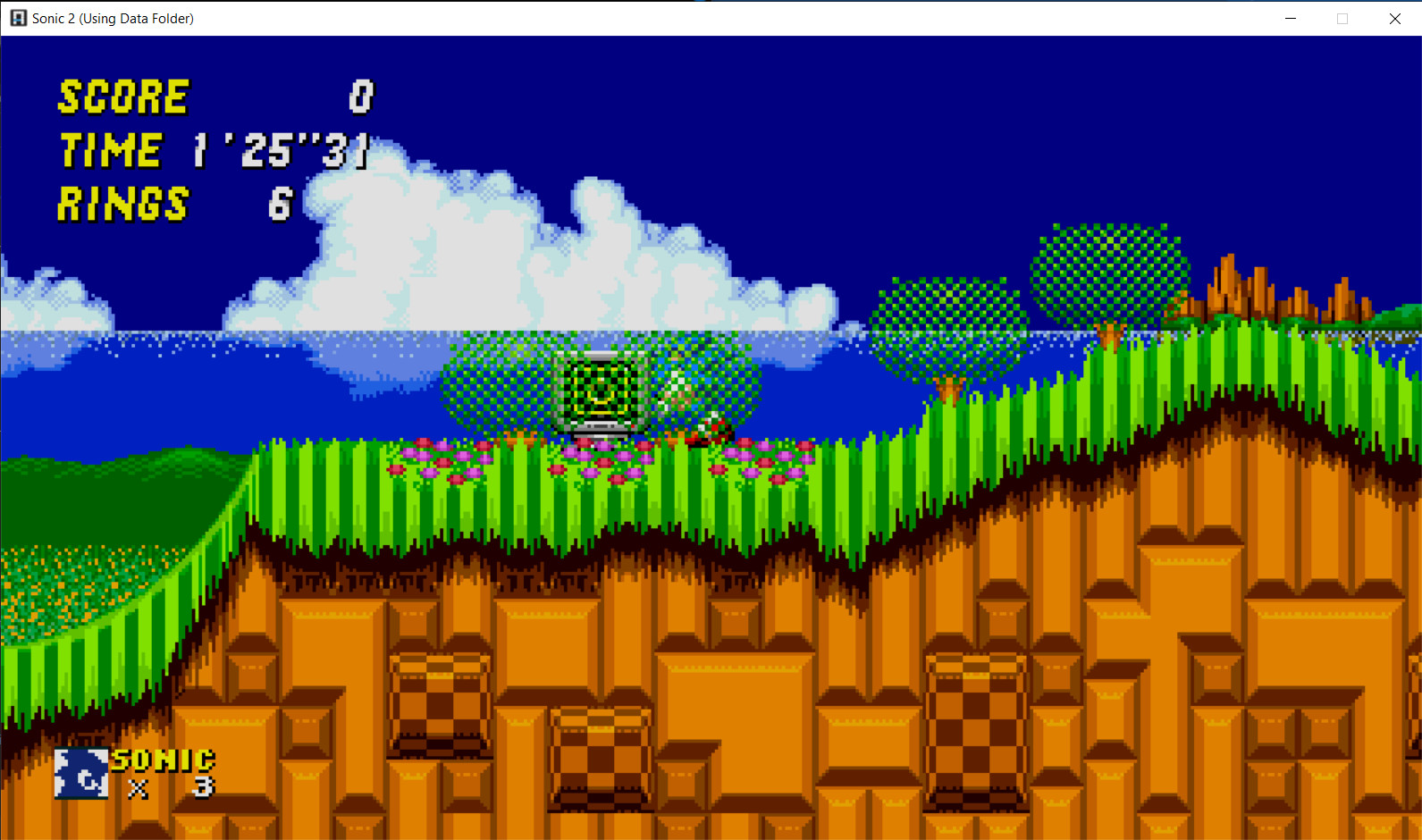Click the TV item monitor hidden in the bush
This screenshot has height=840, width=1422.
[600, 395]
